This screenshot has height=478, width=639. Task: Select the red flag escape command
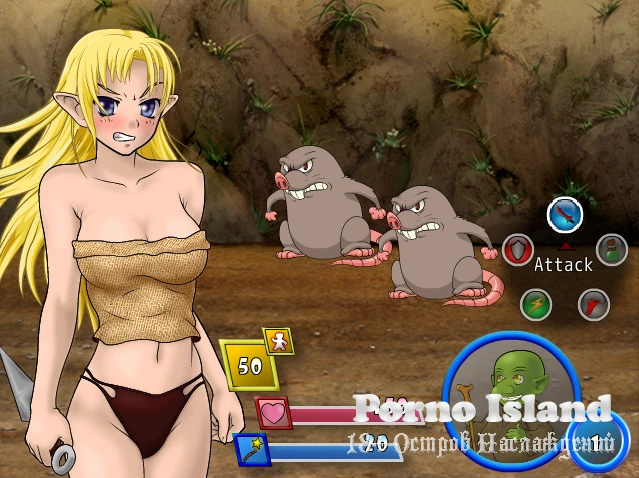tap(593, 303)
